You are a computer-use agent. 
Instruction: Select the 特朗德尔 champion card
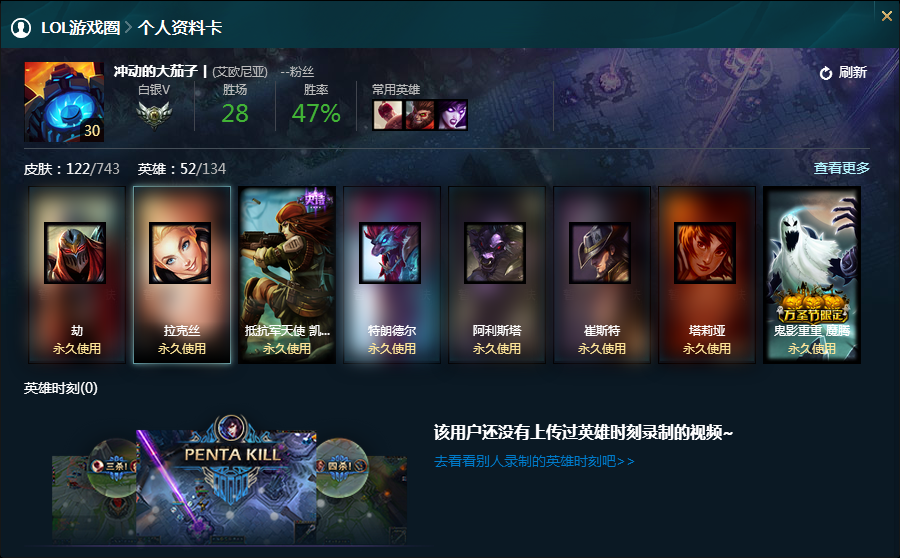pos(392,274)
